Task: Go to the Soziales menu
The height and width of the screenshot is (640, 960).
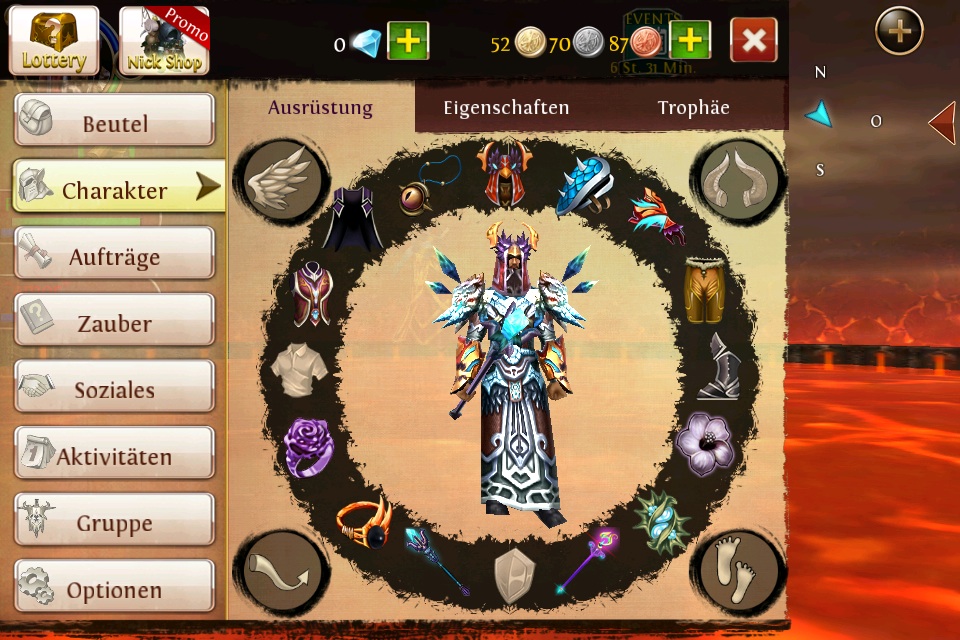Action: pyautogui.click(x=114, y=388)
